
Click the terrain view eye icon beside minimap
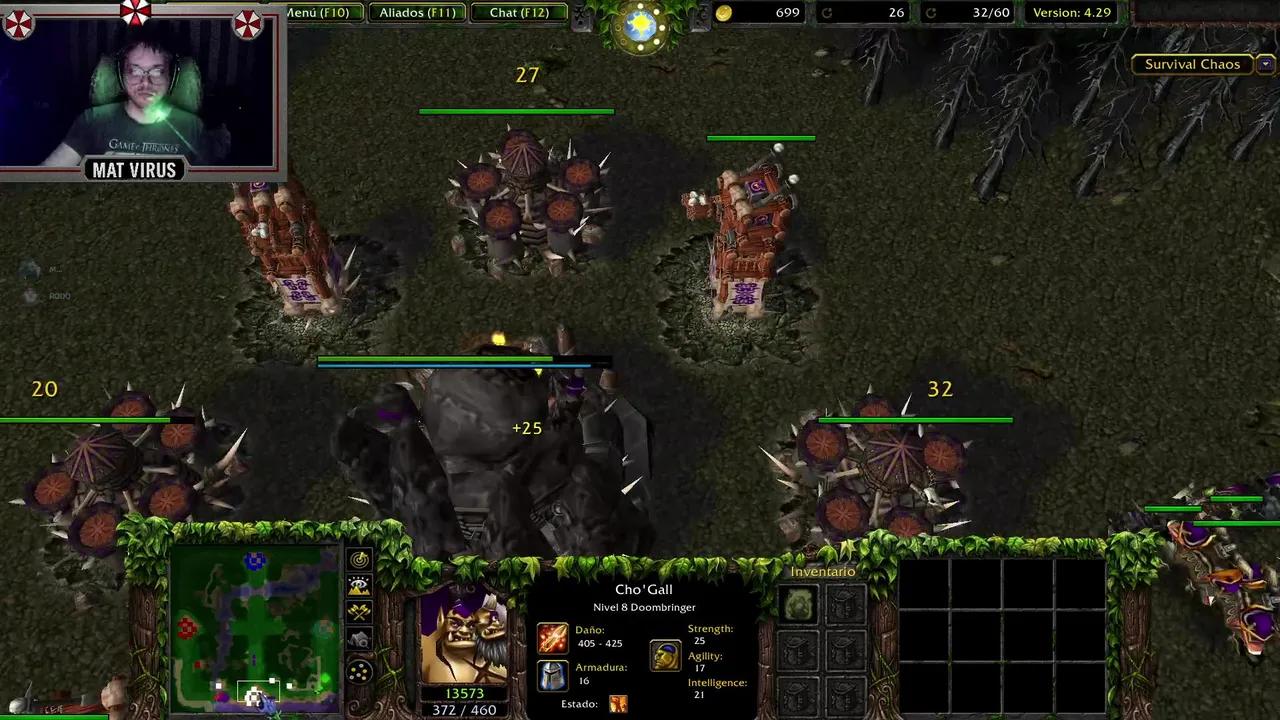(x=359, y=587)
